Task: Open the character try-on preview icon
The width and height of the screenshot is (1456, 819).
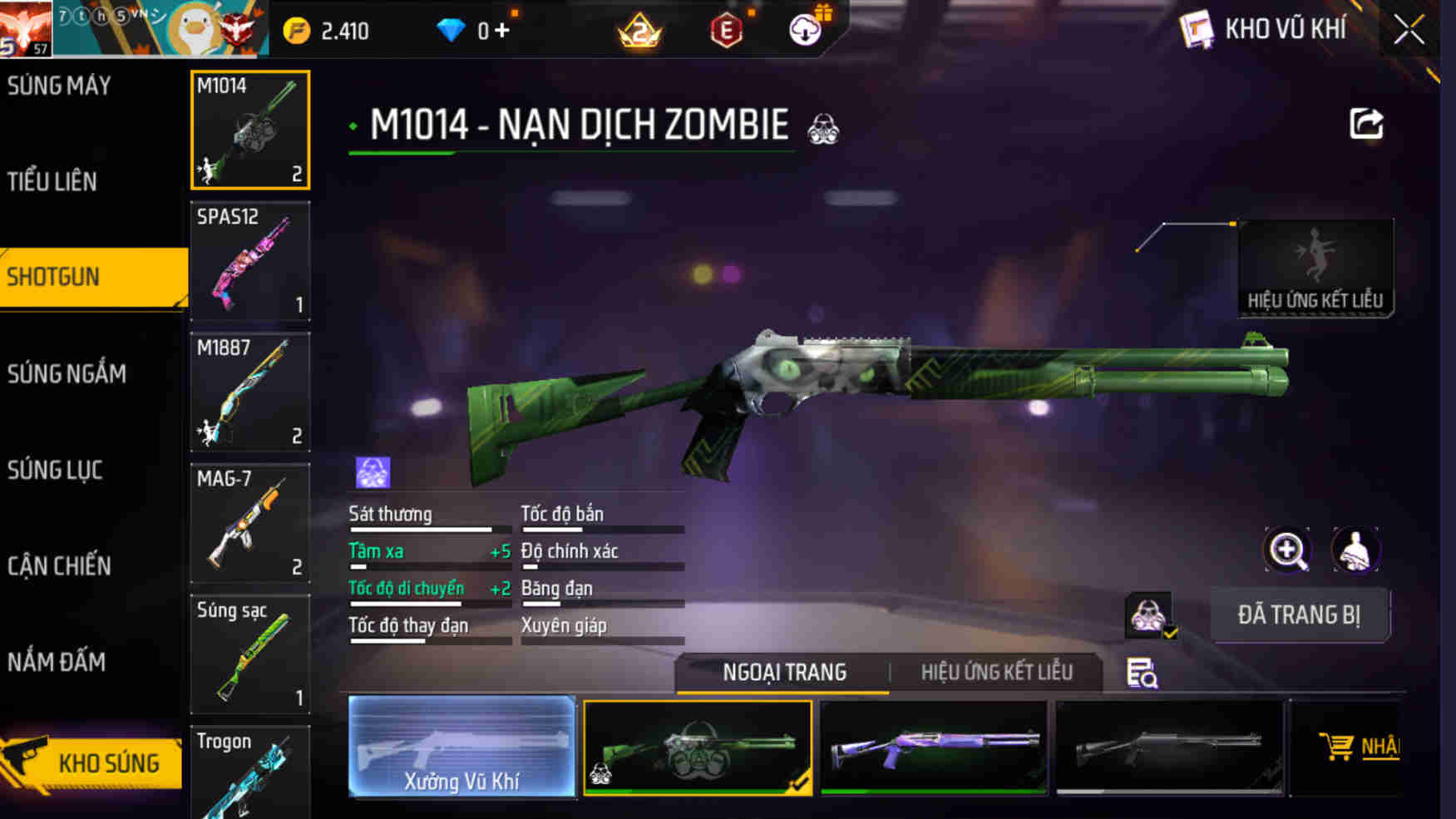Action: coord(1357,550)
